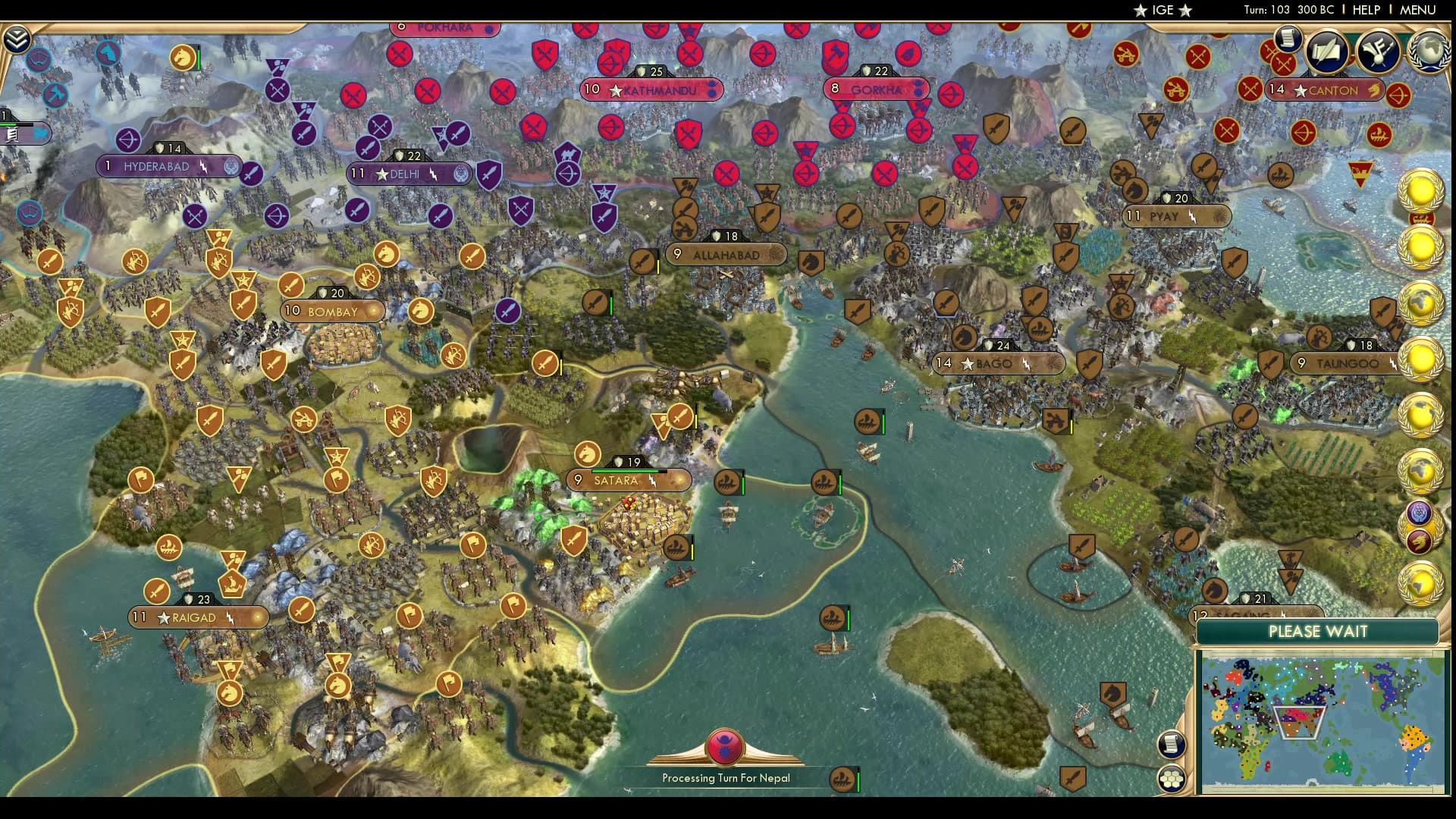Open map options via scroll icon beside minimap
Image resolution: width=1456 pixels, height=819 pixels.
(1172, 745)
